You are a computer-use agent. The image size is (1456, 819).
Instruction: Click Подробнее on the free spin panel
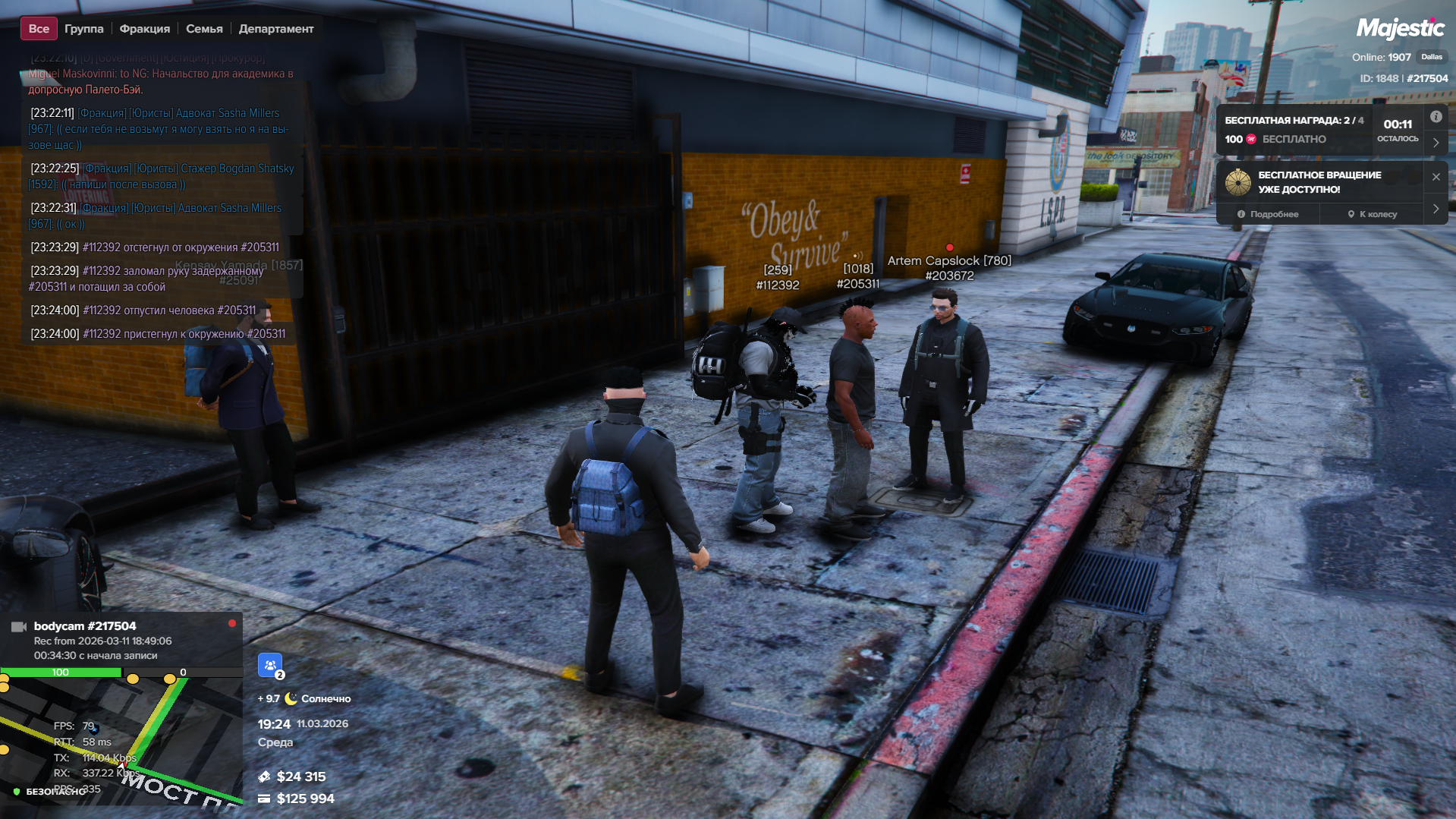pos(1268,214)
